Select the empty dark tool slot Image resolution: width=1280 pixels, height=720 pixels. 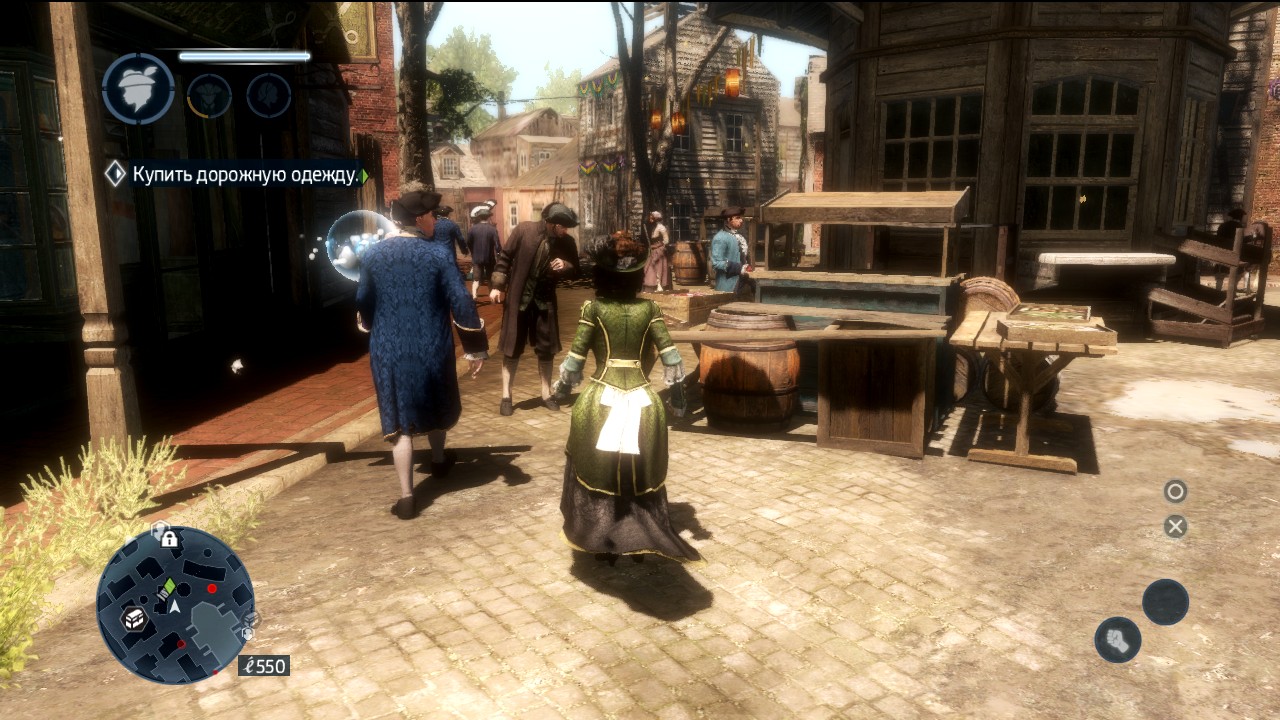(1165, 602)
